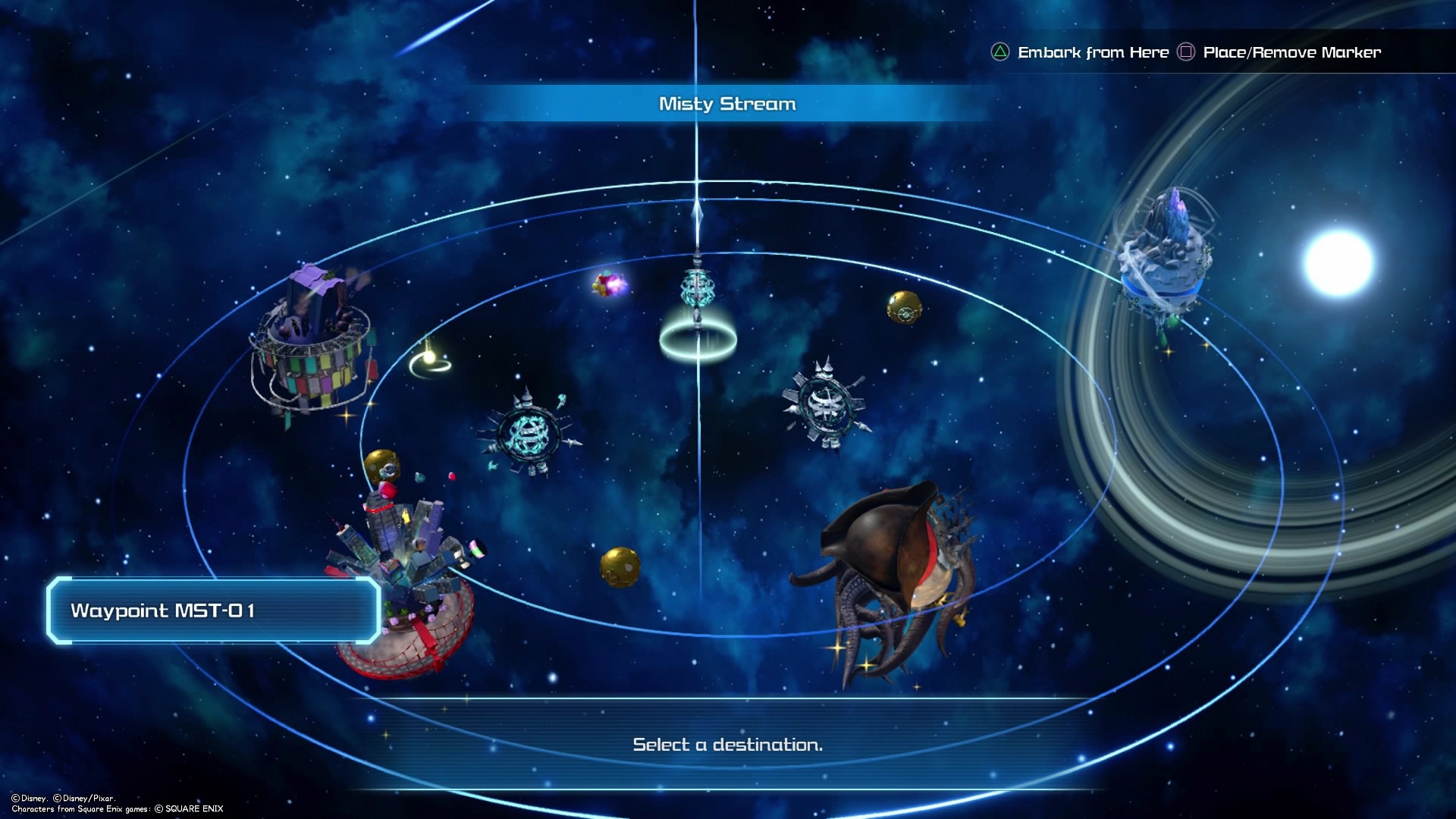Click the Select a destination prompt bar
1456x819 pixels.
(726, 745)
